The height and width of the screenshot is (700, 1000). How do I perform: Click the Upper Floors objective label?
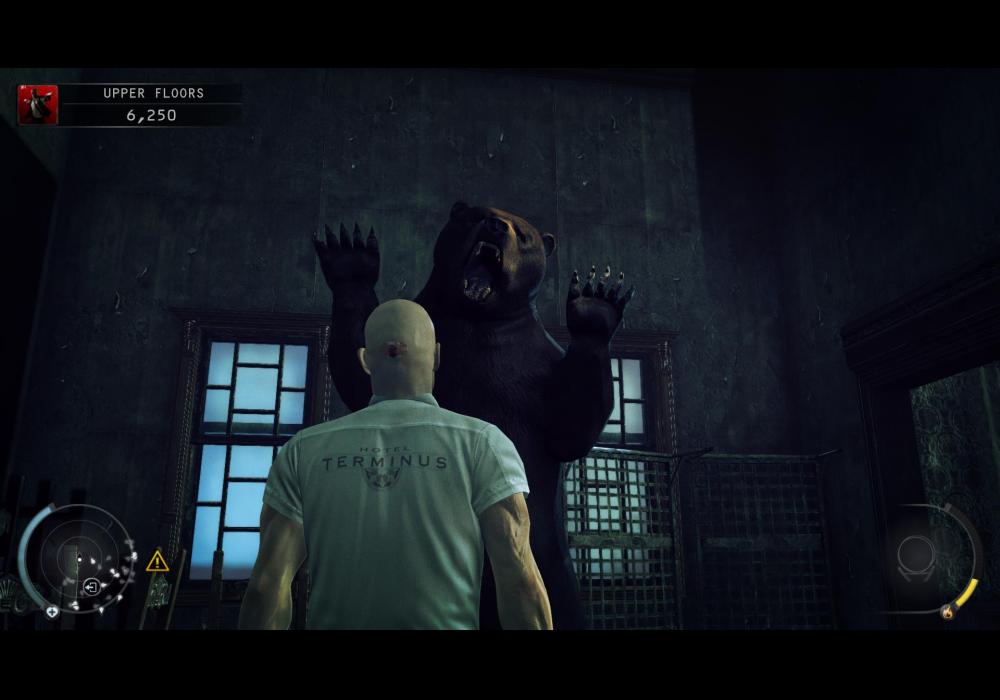coord(153,93)
